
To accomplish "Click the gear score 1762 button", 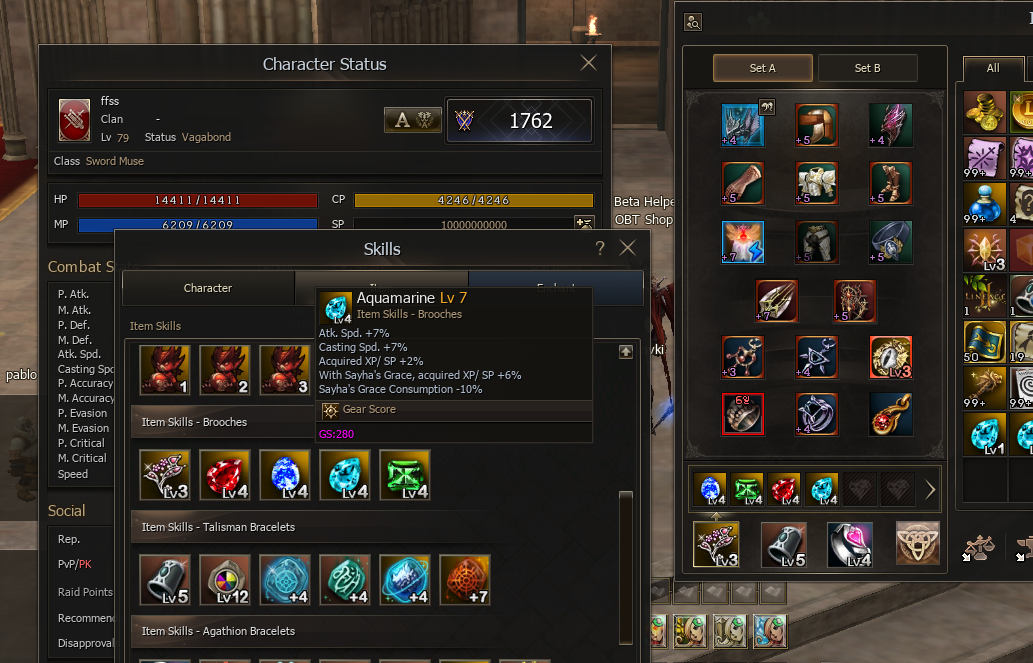I will (519, 120).
